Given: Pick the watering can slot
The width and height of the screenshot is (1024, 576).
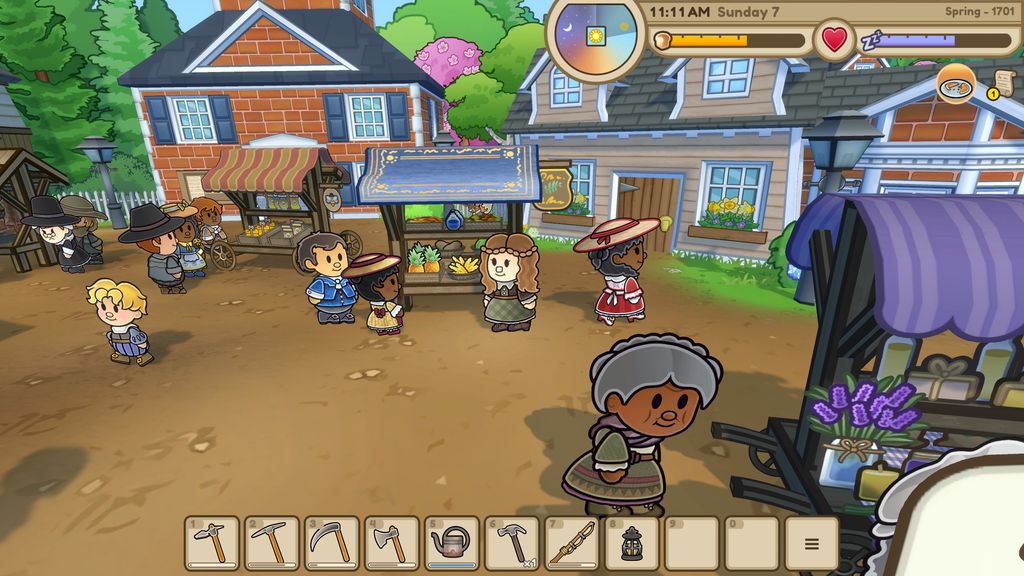Looking at the screenshot, I should [452, 543].
